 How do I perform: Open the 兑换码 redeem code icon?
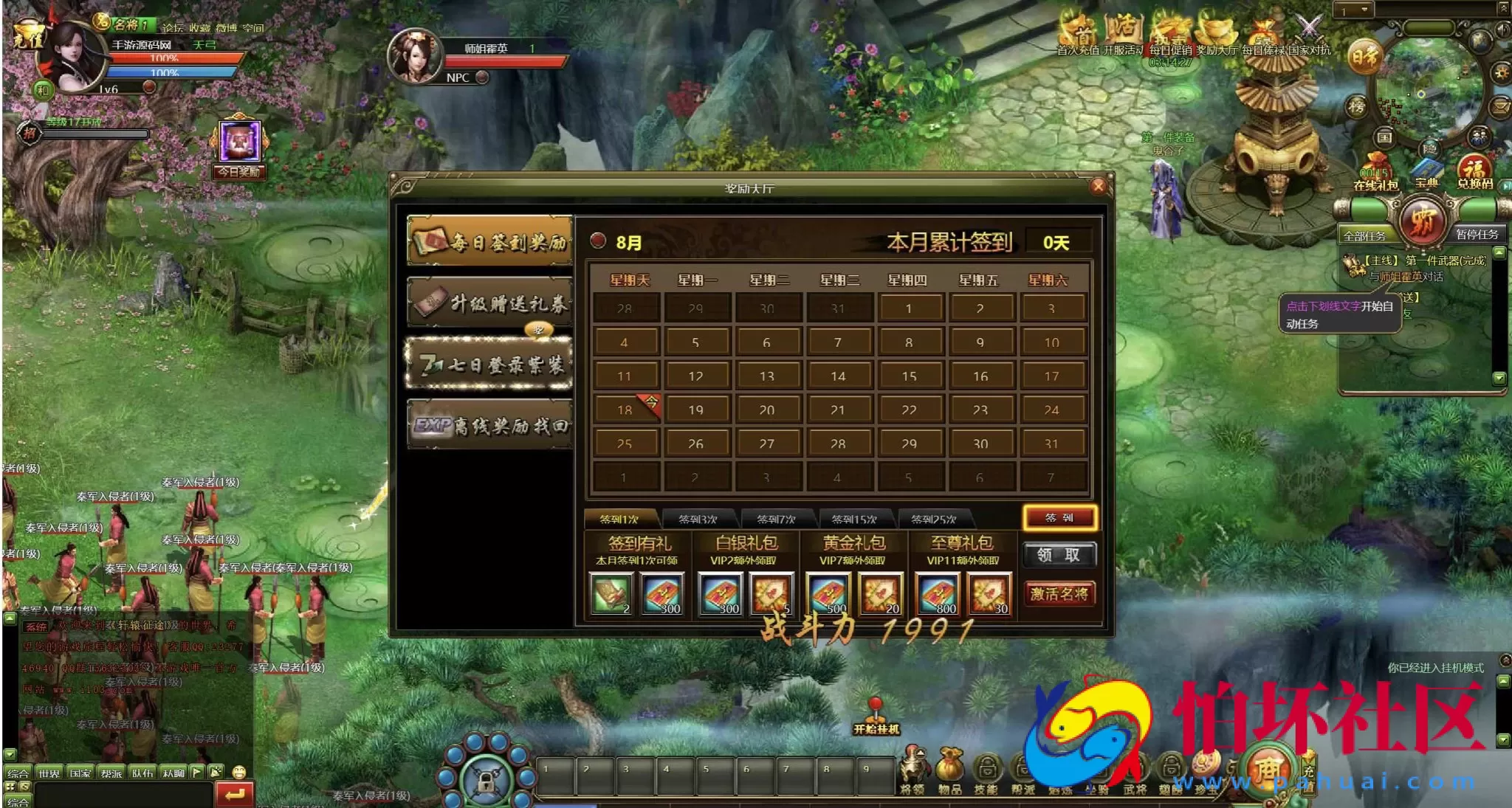(1474, 172)
